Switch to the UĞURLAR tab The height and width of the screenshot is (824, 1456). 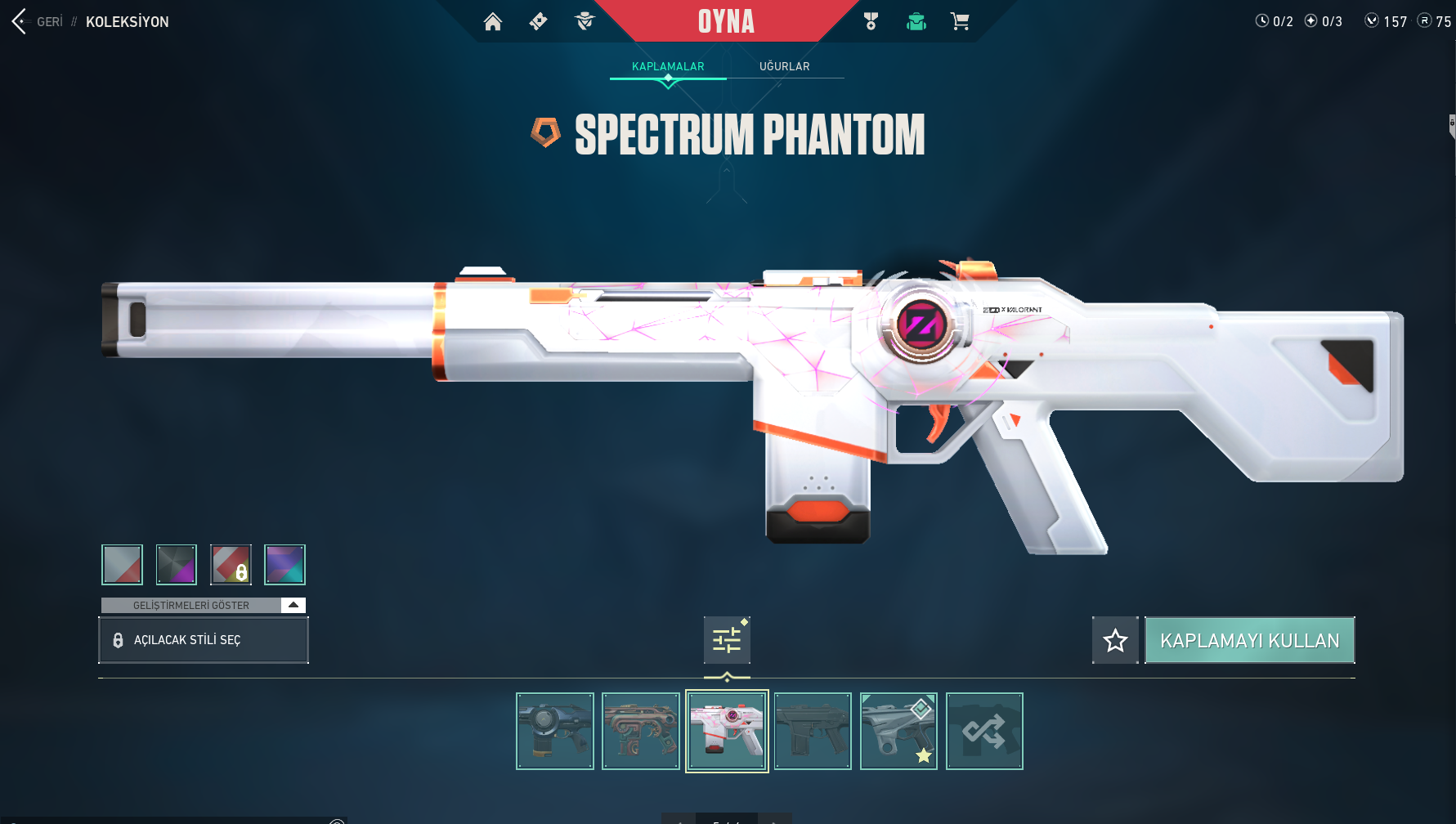[784, 66]
